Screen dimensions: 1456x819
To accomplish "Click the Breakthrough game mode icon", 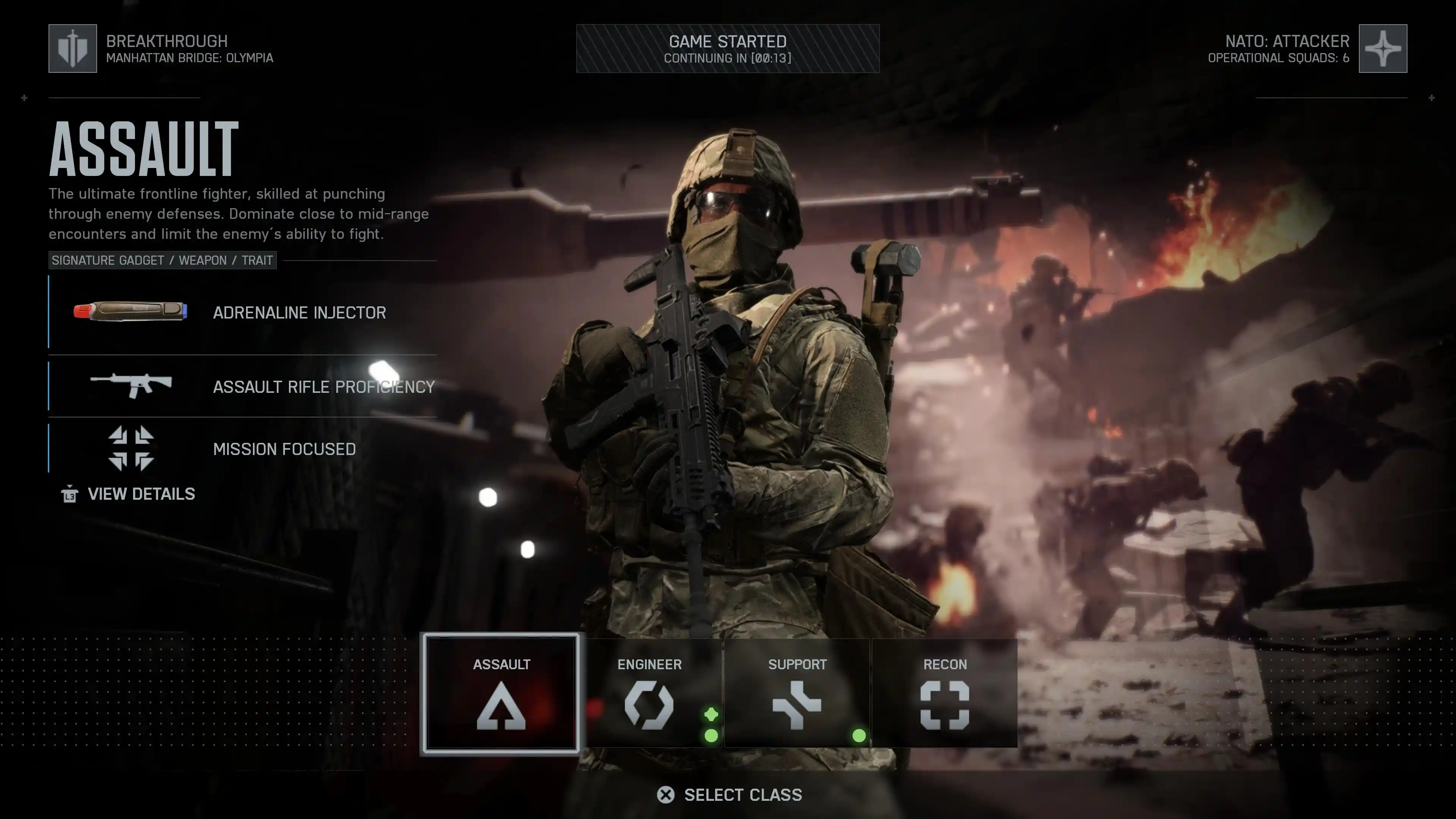I will coord(73,49).
